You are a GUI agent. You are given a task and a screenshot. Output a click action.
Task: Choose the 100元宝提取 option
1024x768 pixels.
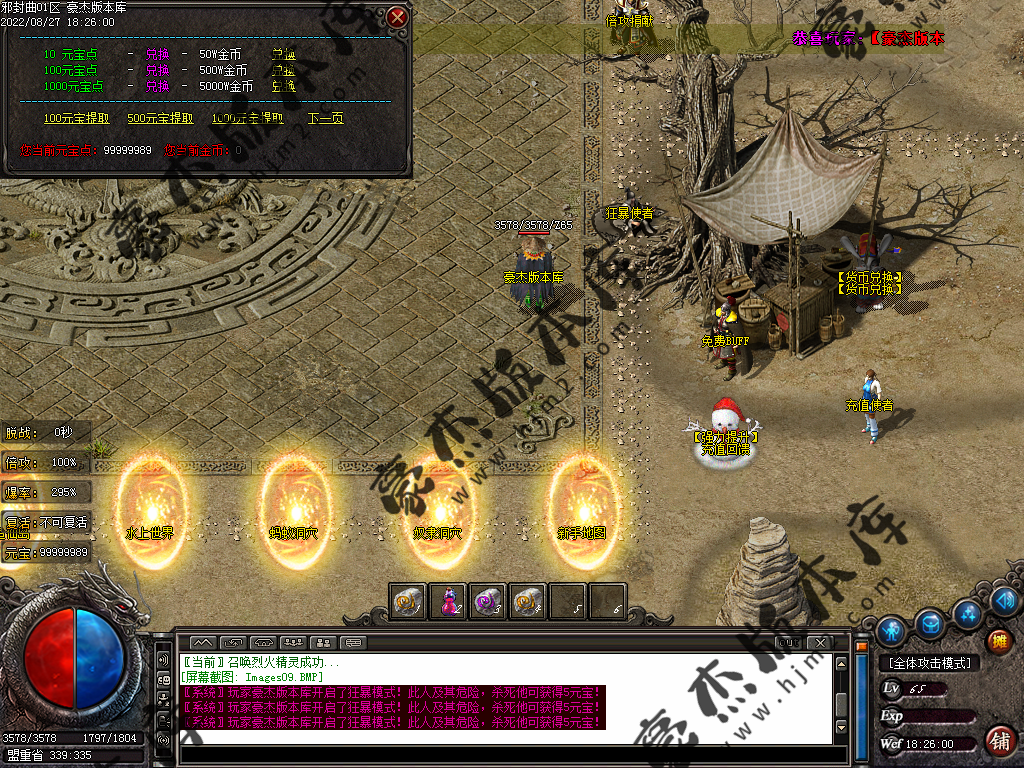pos(77,118)
